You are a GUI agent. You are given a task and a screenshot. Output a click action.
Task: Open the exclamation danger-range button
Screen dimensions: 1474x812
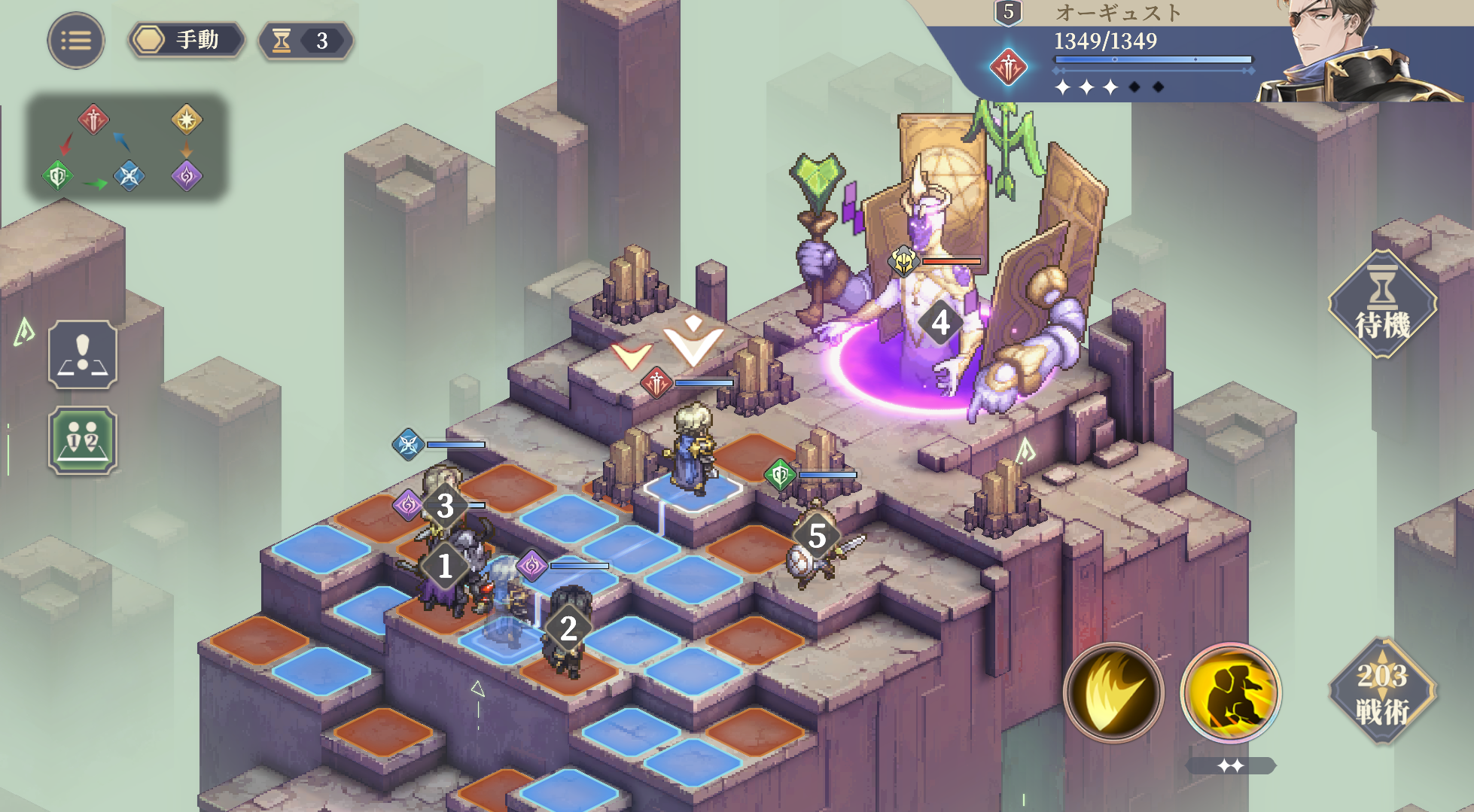click(83, 354)
